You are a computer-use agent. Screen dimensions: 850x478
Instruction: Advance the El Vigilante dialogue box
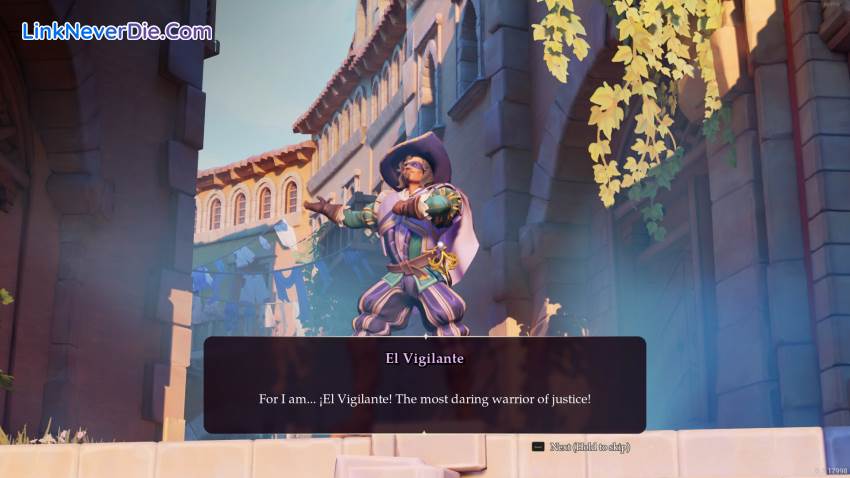(x=424, y=385)
